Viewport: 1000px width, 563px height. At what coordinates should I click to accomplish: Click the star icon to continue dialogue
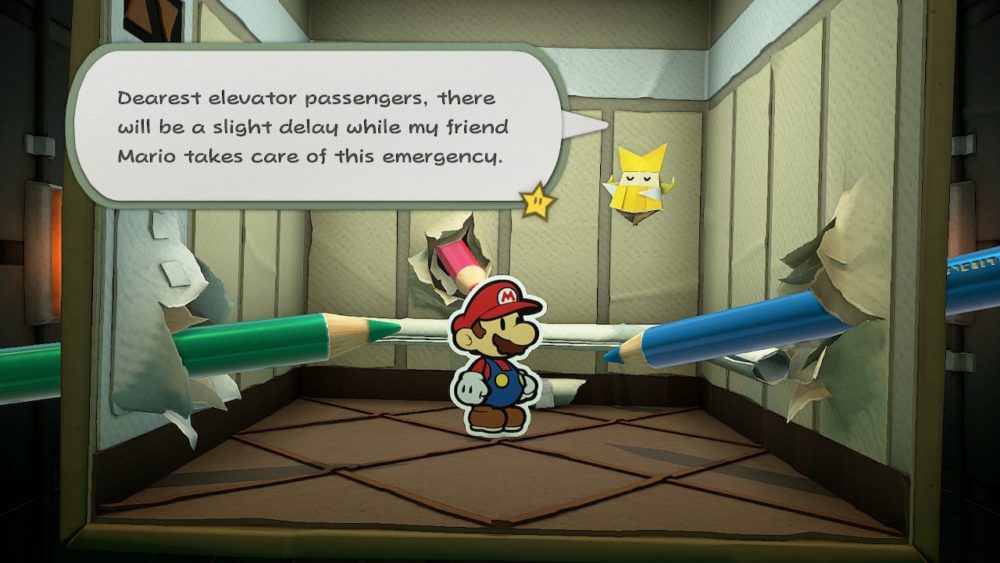(538, 201)
